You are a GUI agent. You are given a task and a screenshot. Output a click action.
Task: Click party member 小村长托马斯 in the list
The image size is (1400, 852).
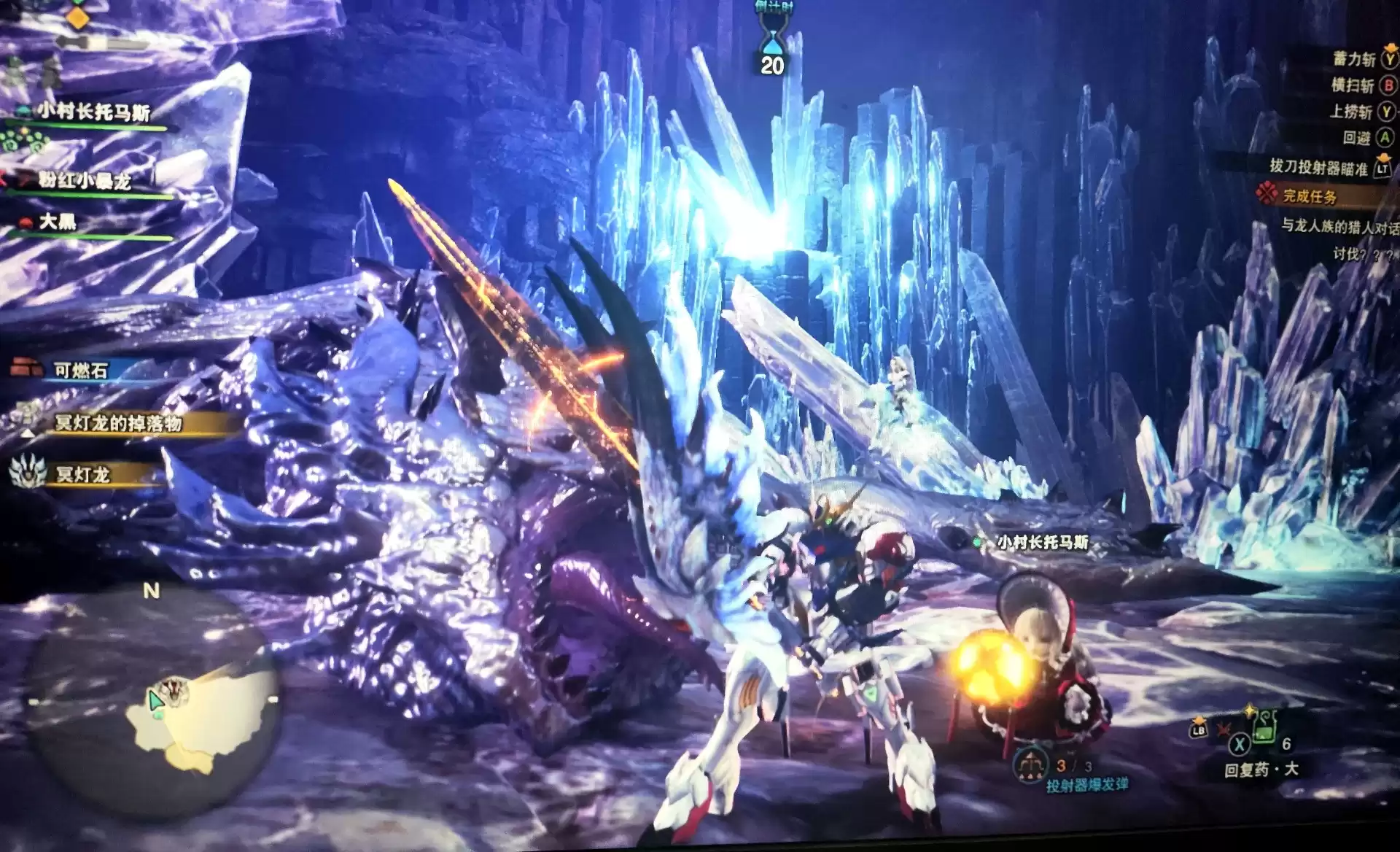pyautogui.click(x=95, y=112)
